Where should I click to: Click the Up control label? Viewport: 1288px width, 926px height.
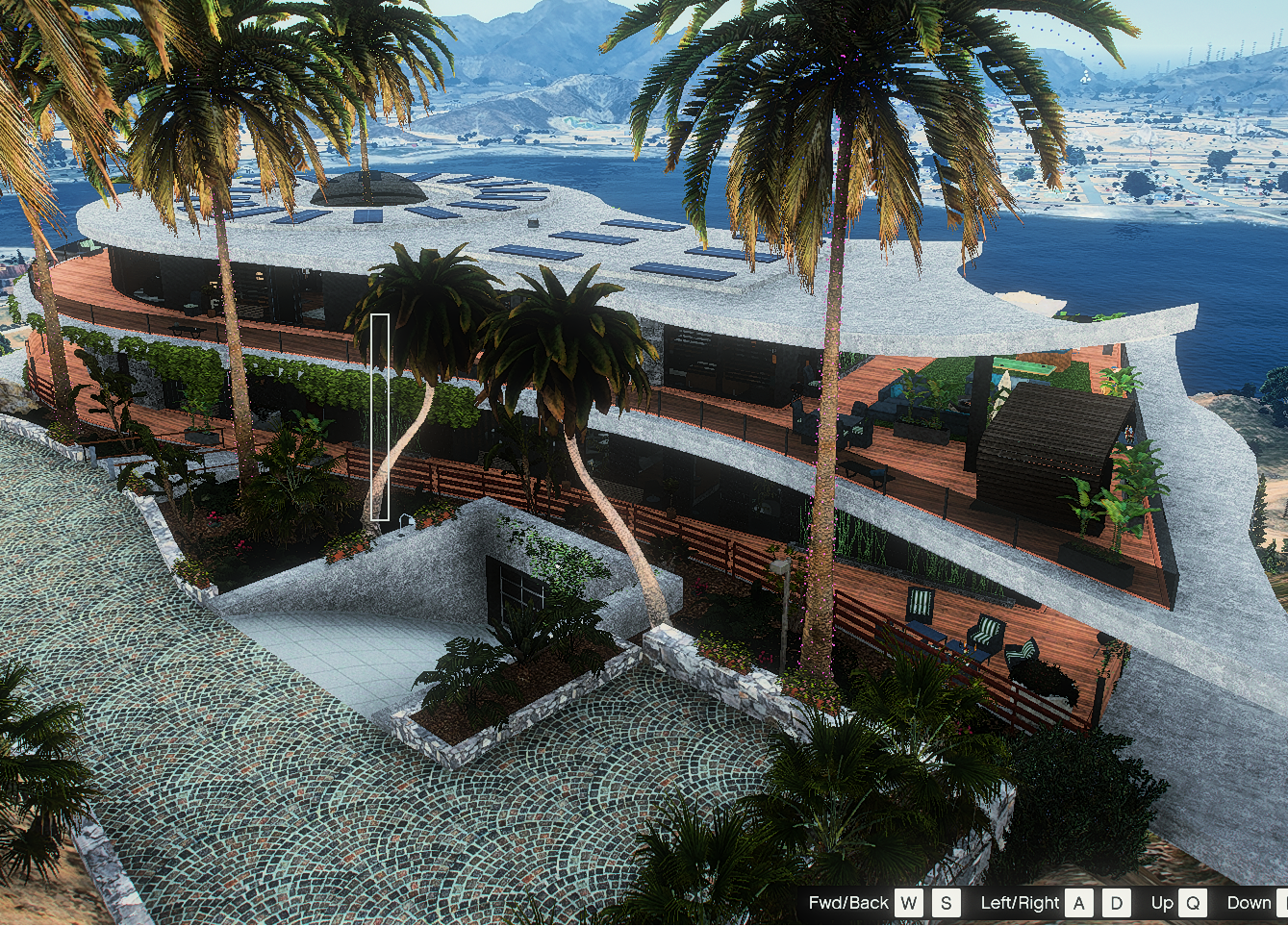(1162, 903)
